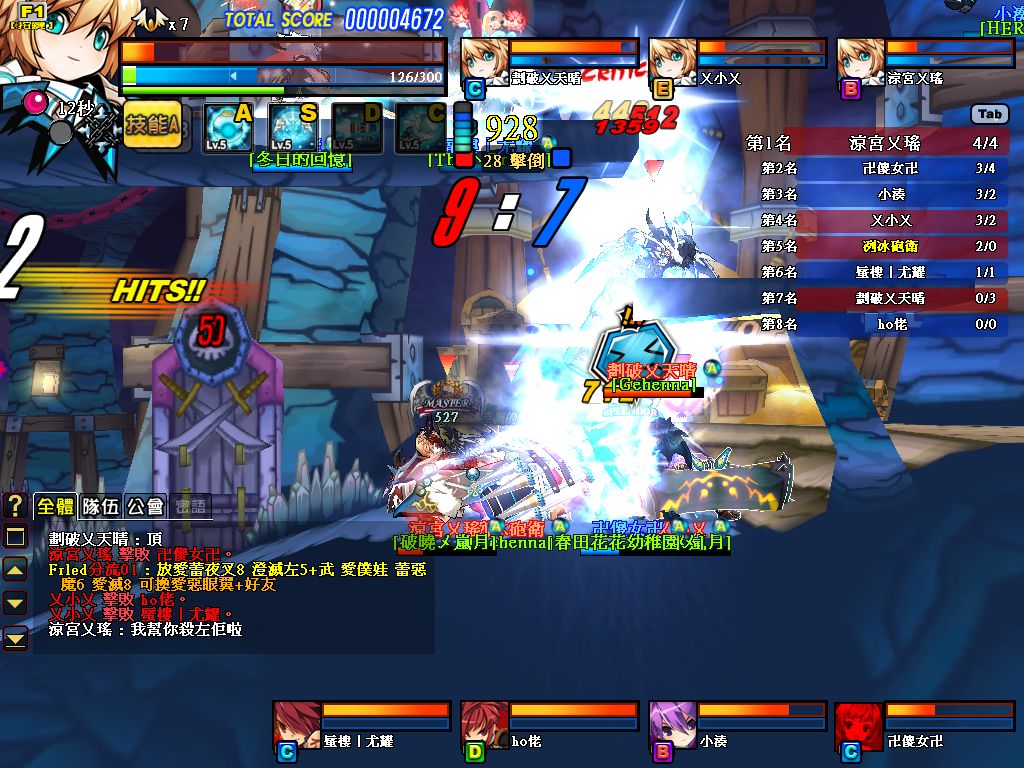Select the 公會 guild chat tab

click(x=145, y=506)
